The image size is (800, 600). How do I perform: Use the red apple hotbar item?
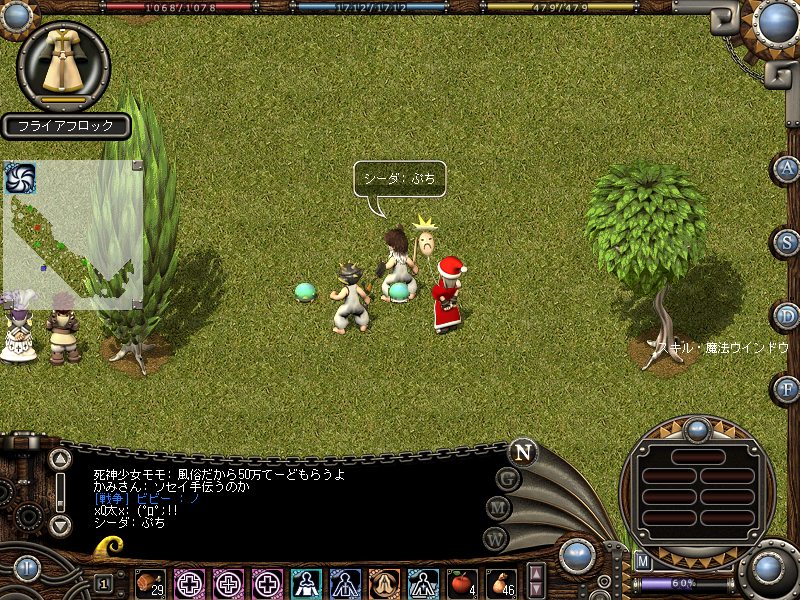pos(462,583)
